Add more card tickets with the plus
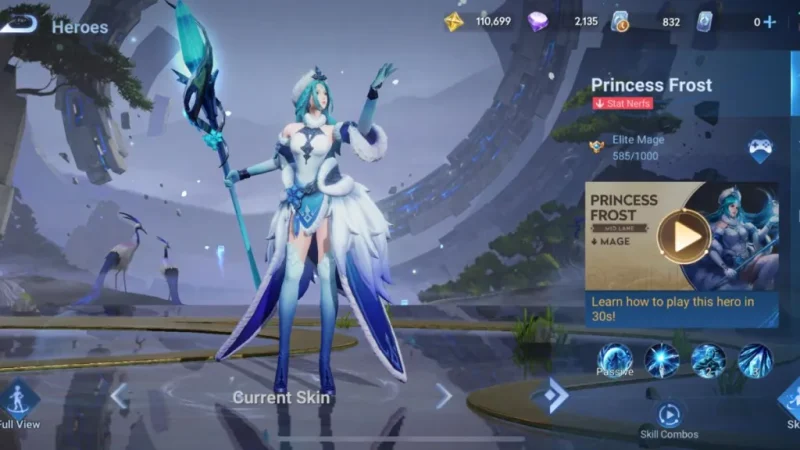The height and width of the screenshot is (450, 800). (770, 22)
